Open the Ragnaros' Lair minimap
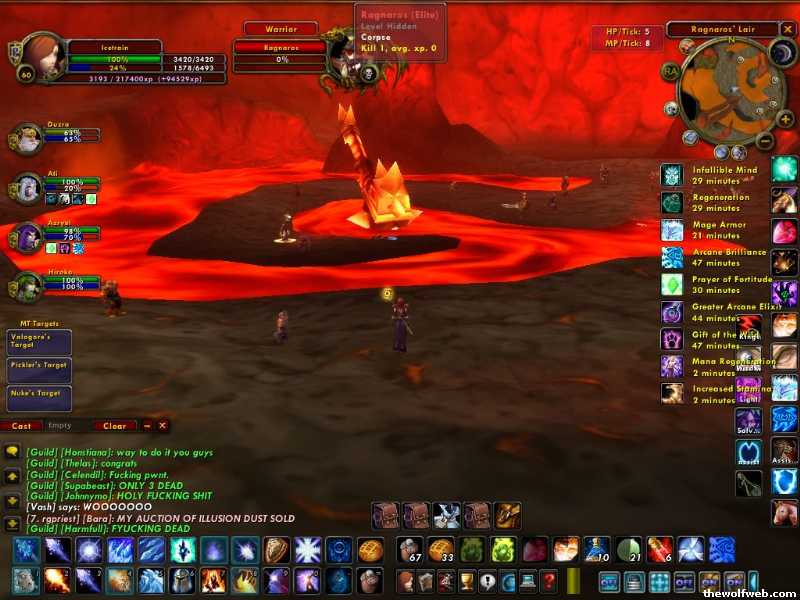The height and width of the screenshot is (600, 800). pyautogui.click(x=725, y=93)
